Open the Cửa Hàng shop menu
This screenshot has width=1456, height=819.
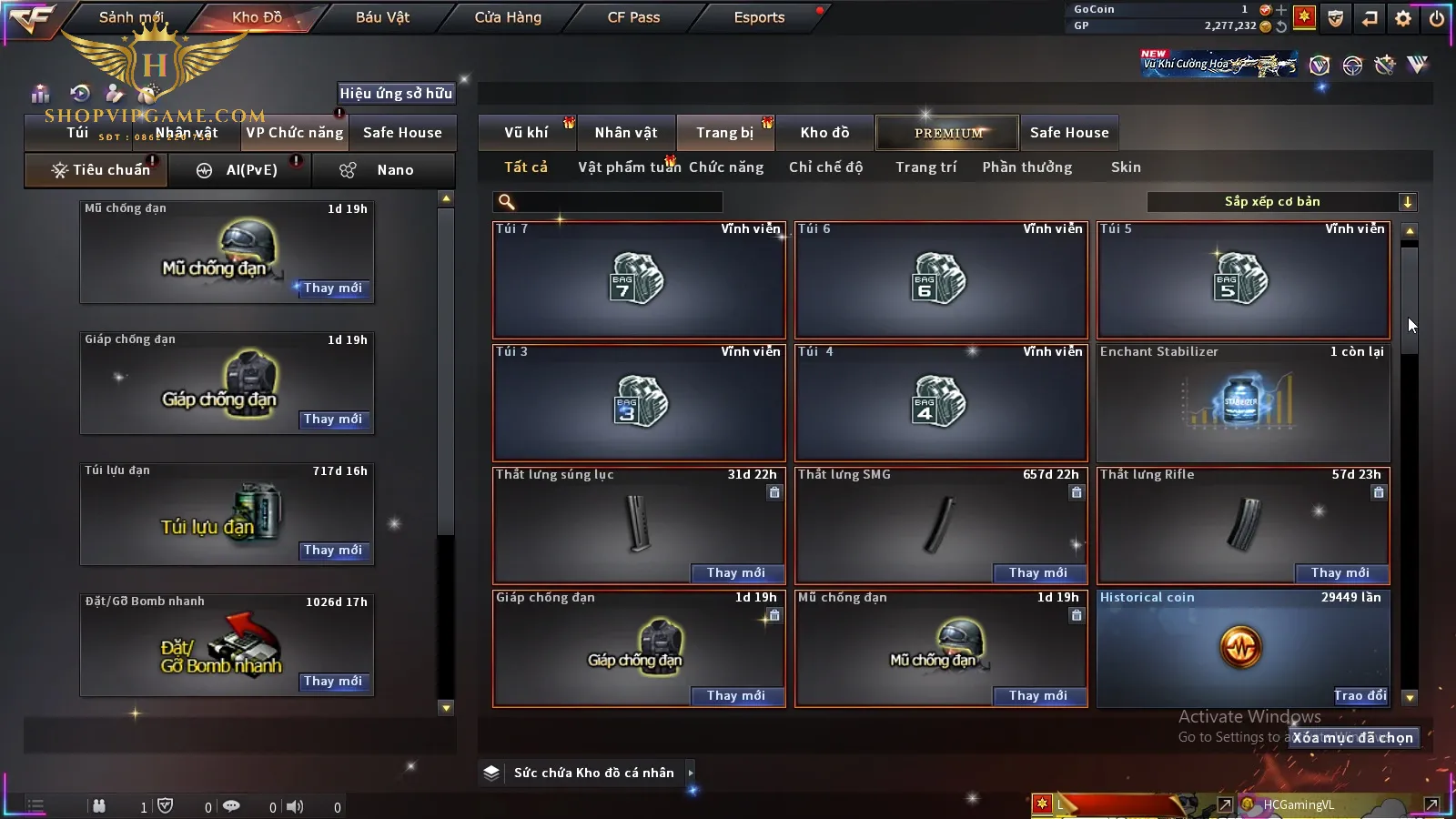[x=508, y=17]
